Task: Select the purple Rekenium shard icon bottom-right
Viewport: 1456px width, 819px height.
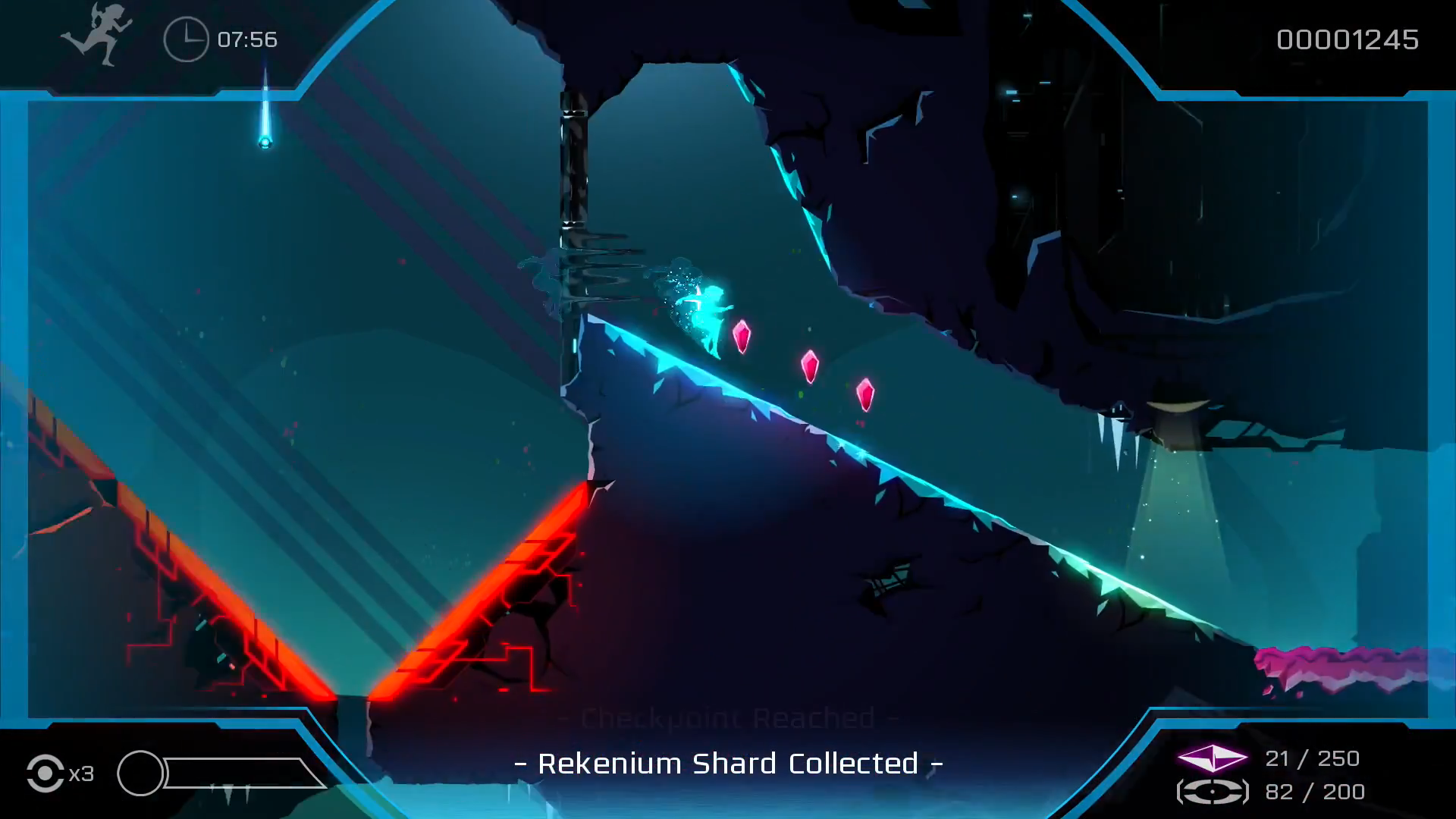Action: tap(1211, 759)
